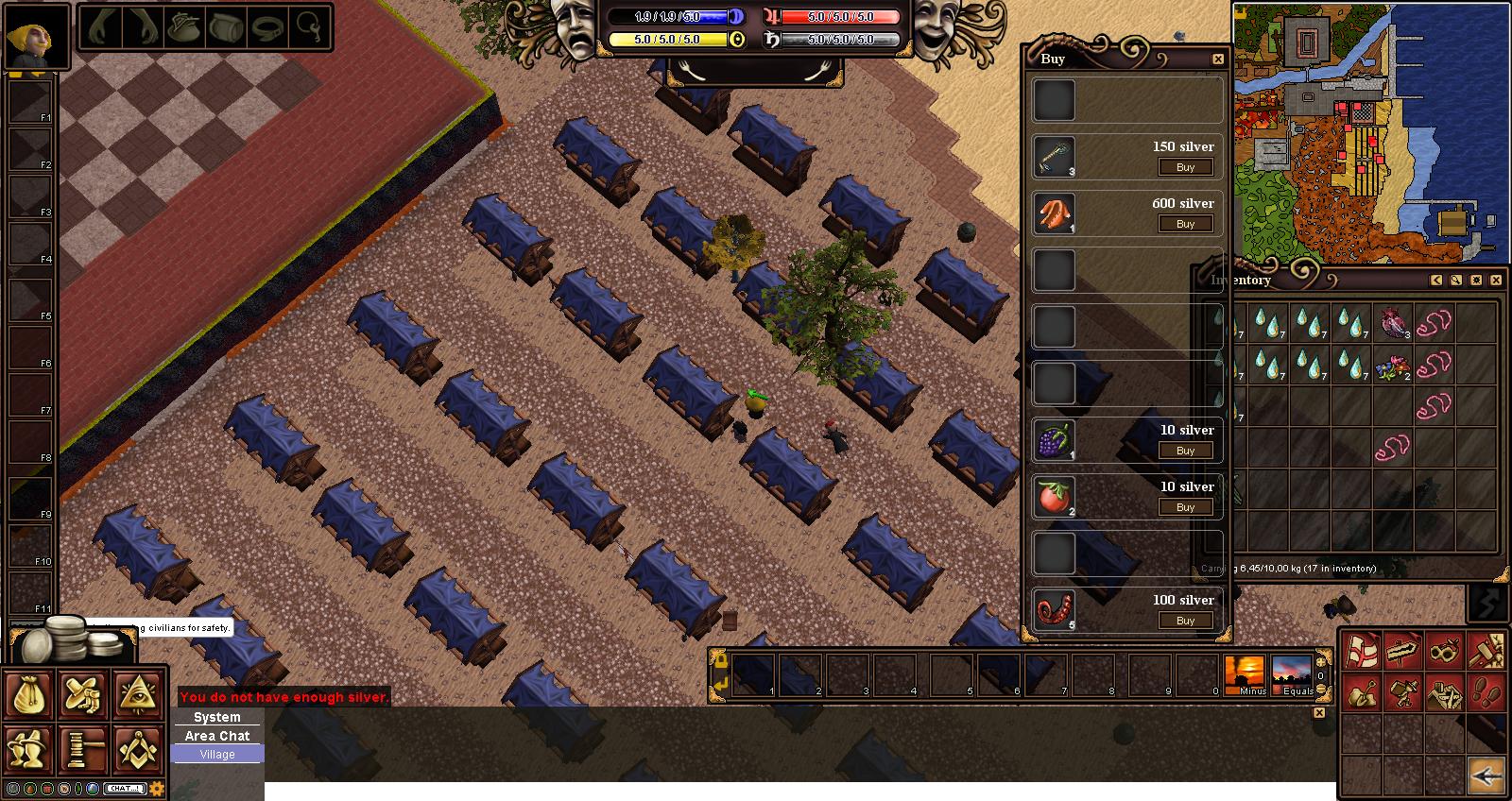Switch to the System chat channel
This screenshot has height=801, width=1512.
pyautogui.click(x=217, y=717)
